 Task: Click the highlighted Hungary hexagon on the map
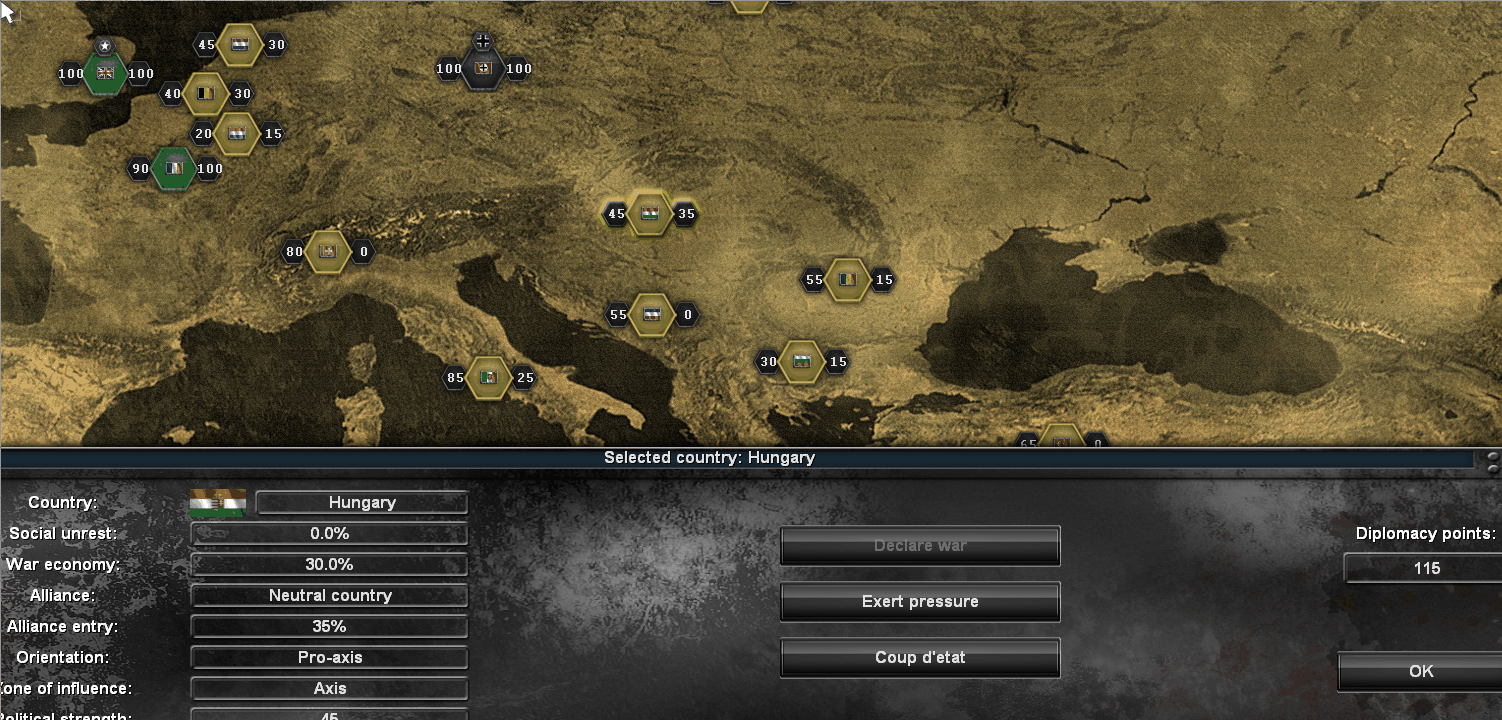(649, 213)
